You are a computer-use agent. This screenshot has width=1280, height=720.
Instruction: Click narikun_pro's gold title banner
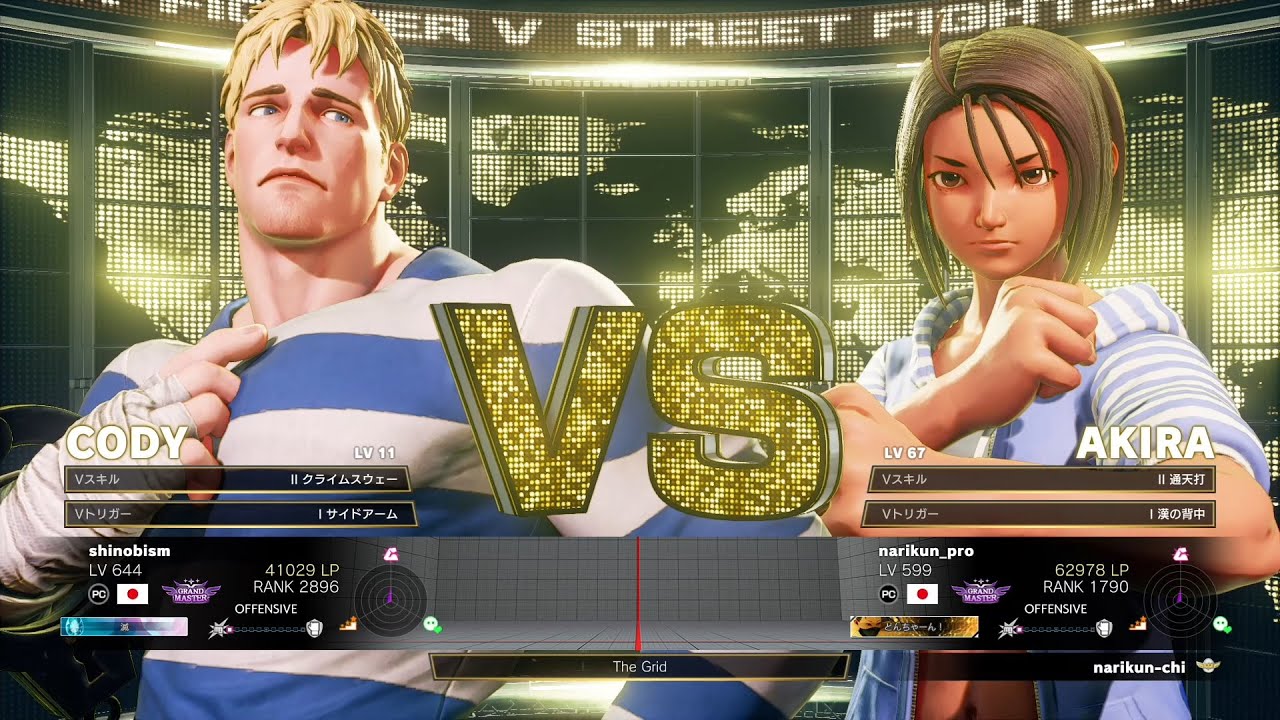tap(914, 627)
